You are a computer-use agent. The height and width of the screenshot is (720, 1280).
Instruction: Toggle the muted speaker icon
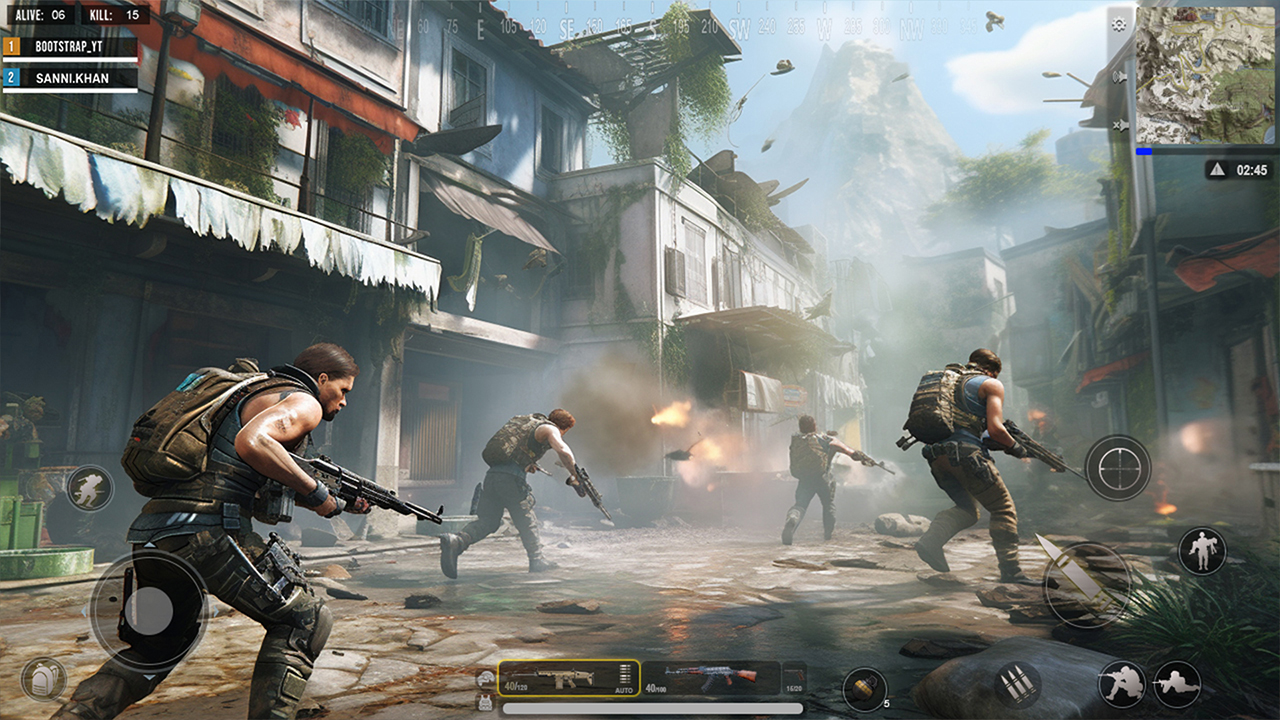(x=1119, y=125)
